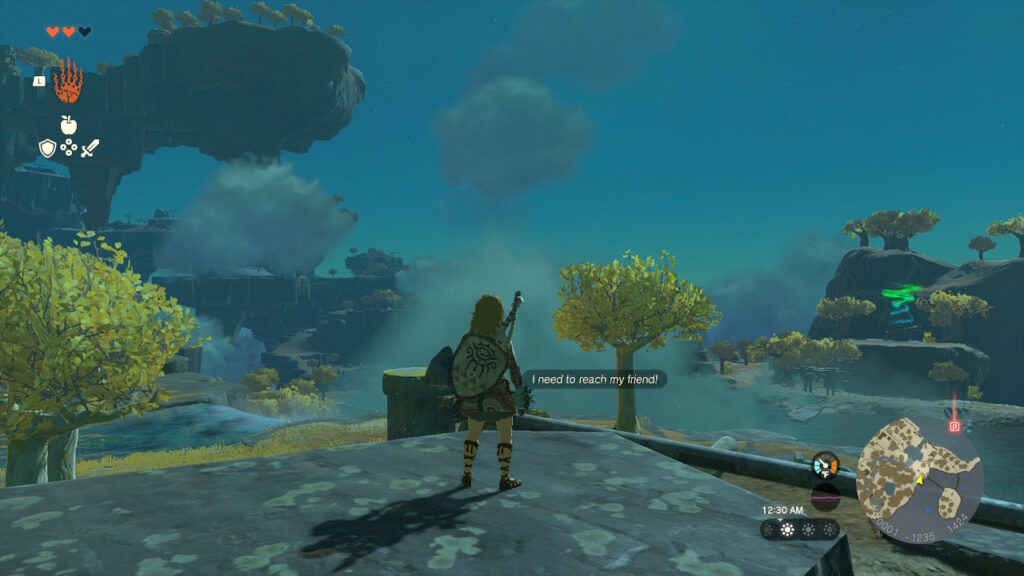Screen dimensions: 1024x576
Task: Open the shield quick-select icon
Action: click(x=47, y=148)
